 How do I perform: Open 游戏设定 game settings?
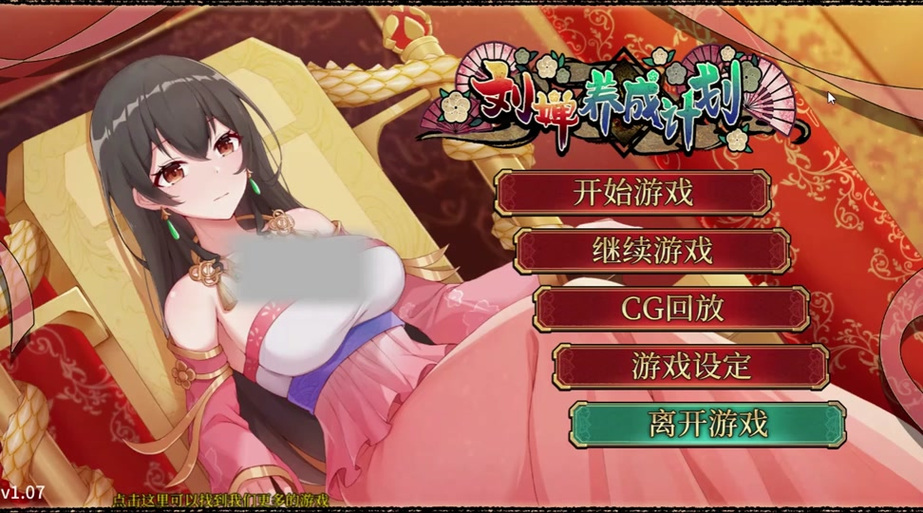690,366
